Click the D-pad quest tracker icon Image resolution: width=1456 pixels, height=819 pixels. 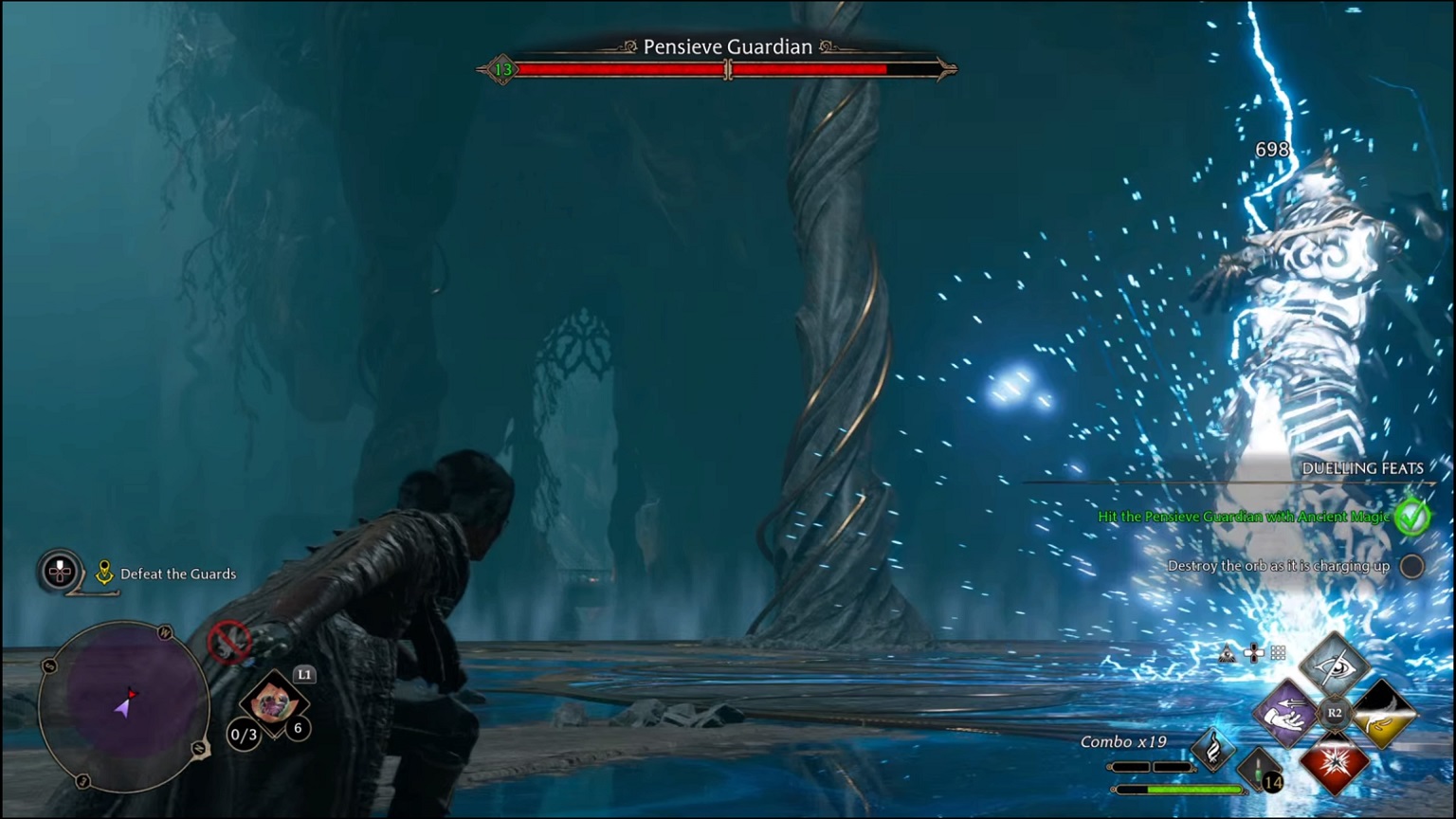59,573
